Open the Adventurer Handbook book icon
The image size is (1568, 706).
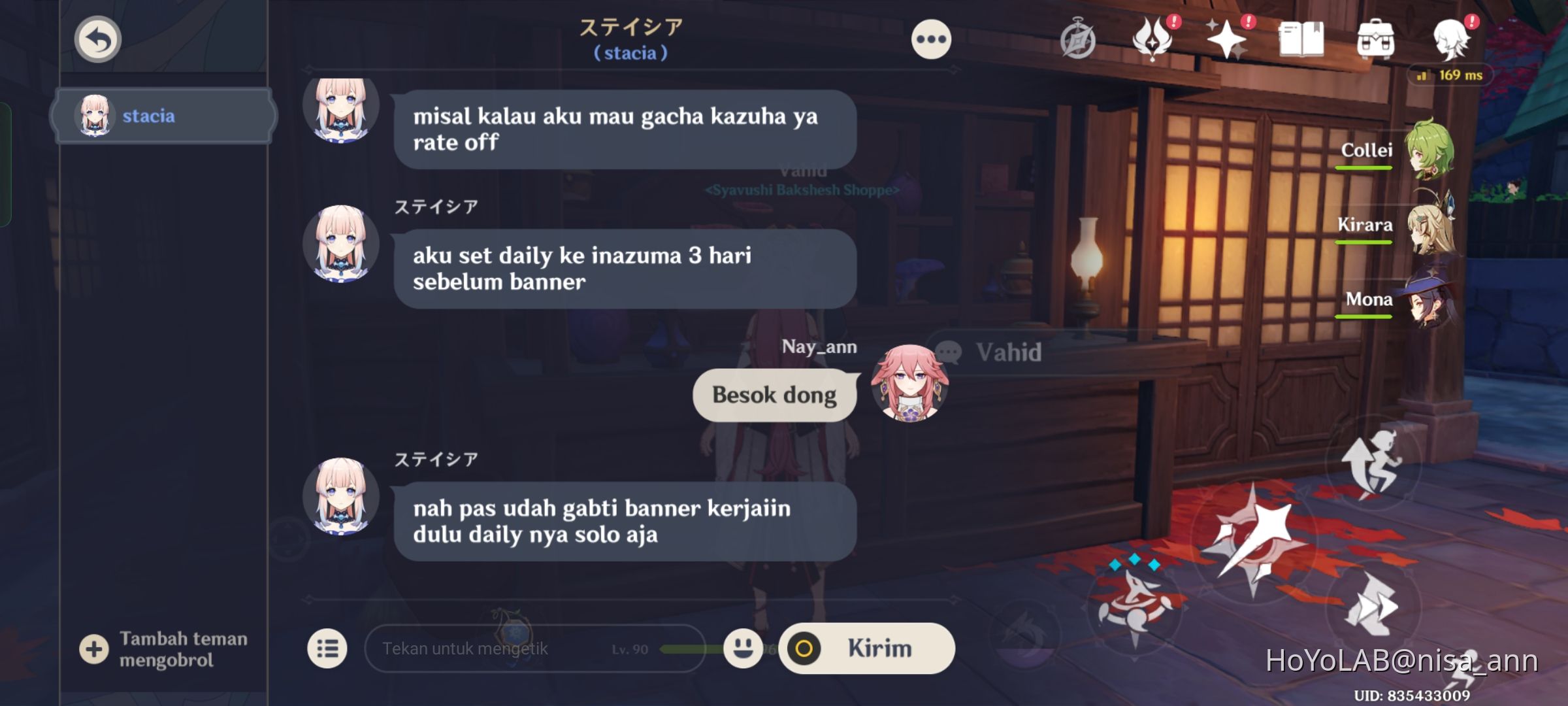pyautogui.click(x=1302, y=39)
